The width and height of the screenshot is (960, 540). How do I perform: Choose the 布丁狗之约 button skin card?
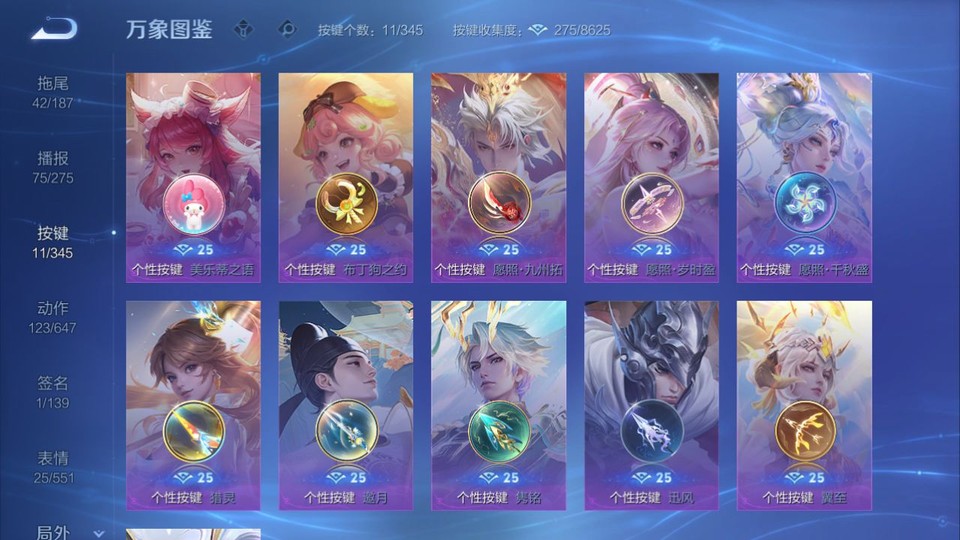[346, 177]
